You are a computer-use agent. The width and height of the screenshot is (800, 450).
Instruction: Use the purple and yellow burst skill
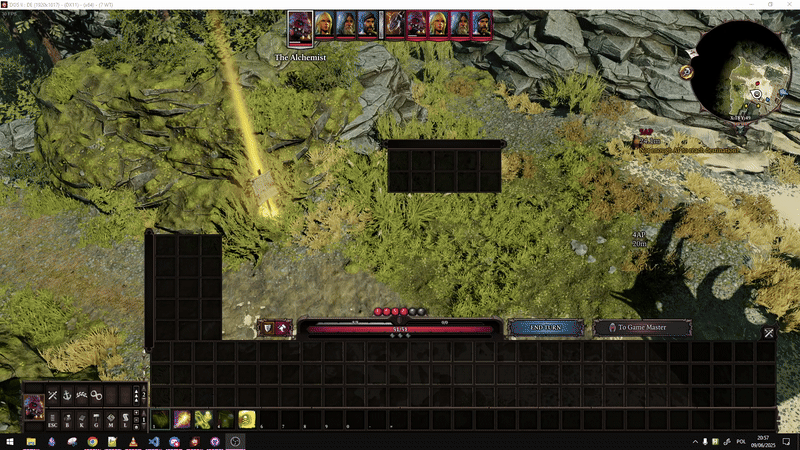[182, 419]
